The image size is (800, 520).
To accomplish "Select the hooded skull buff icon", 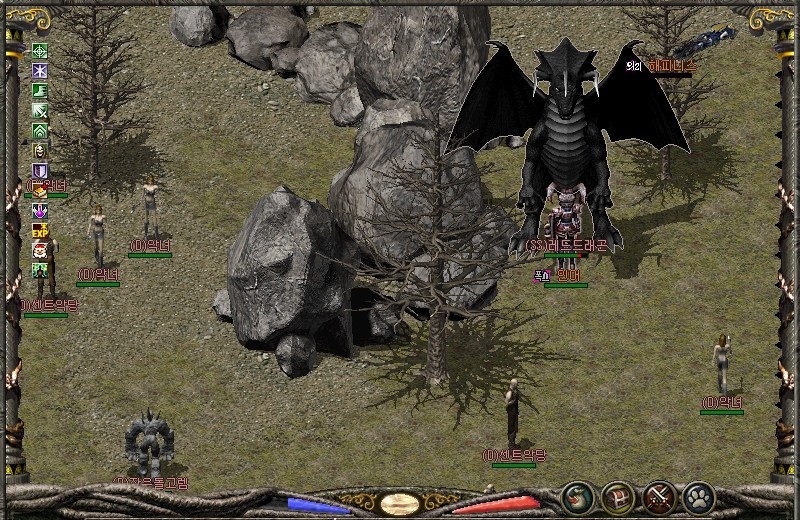I will pos(41,151).
